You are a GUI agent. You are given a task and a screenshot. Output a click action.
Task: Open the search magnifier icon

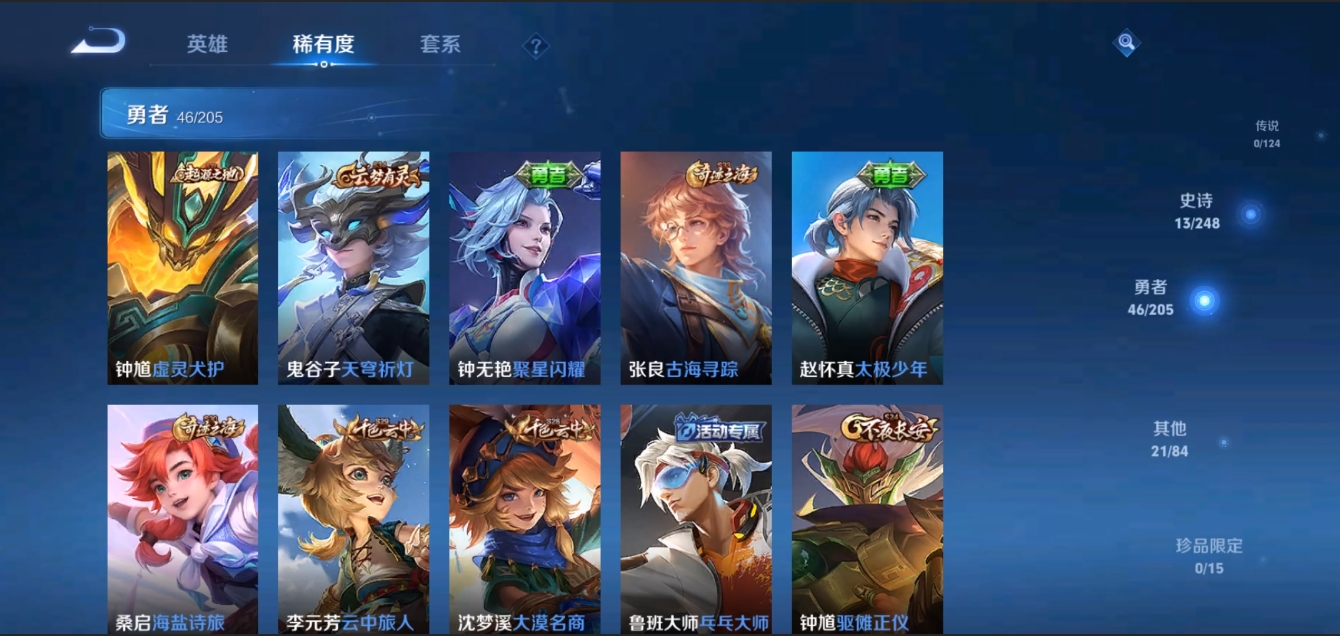1126,43
